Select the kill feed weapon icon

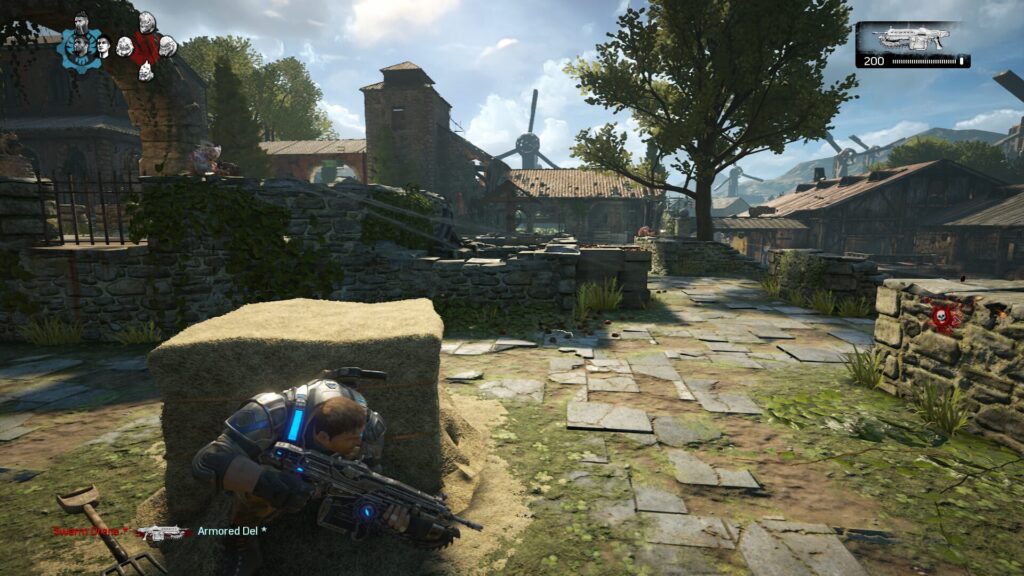pos(163,532)
